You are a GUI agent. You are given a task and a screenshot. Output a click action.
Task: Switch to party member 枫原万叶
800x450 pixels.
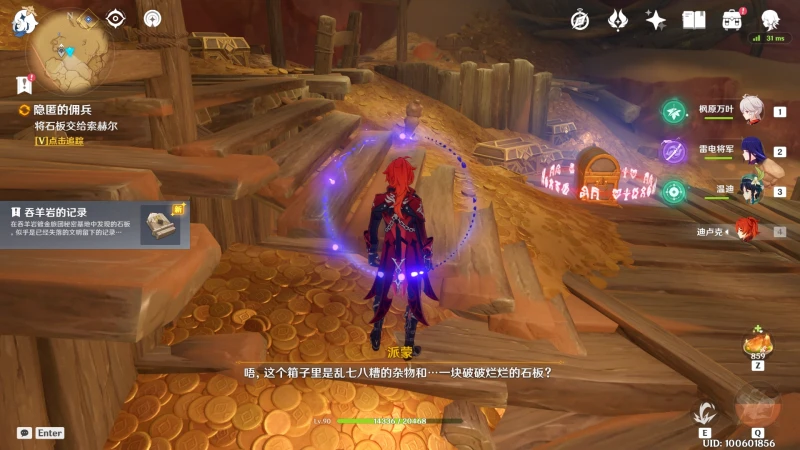point(750,112)
